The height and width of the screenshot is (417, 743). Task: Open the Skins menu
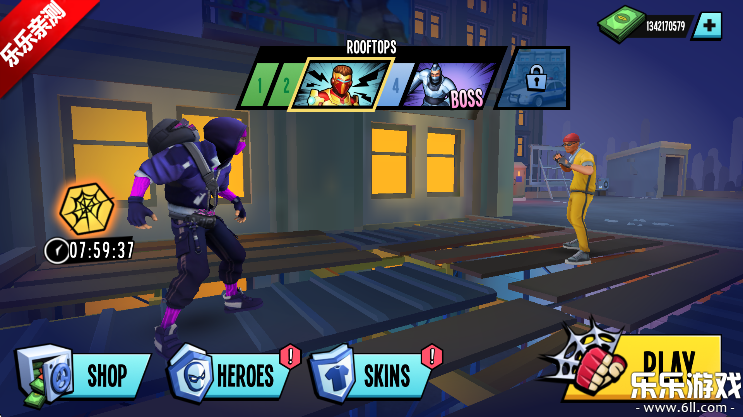click(x=372, y=375)
